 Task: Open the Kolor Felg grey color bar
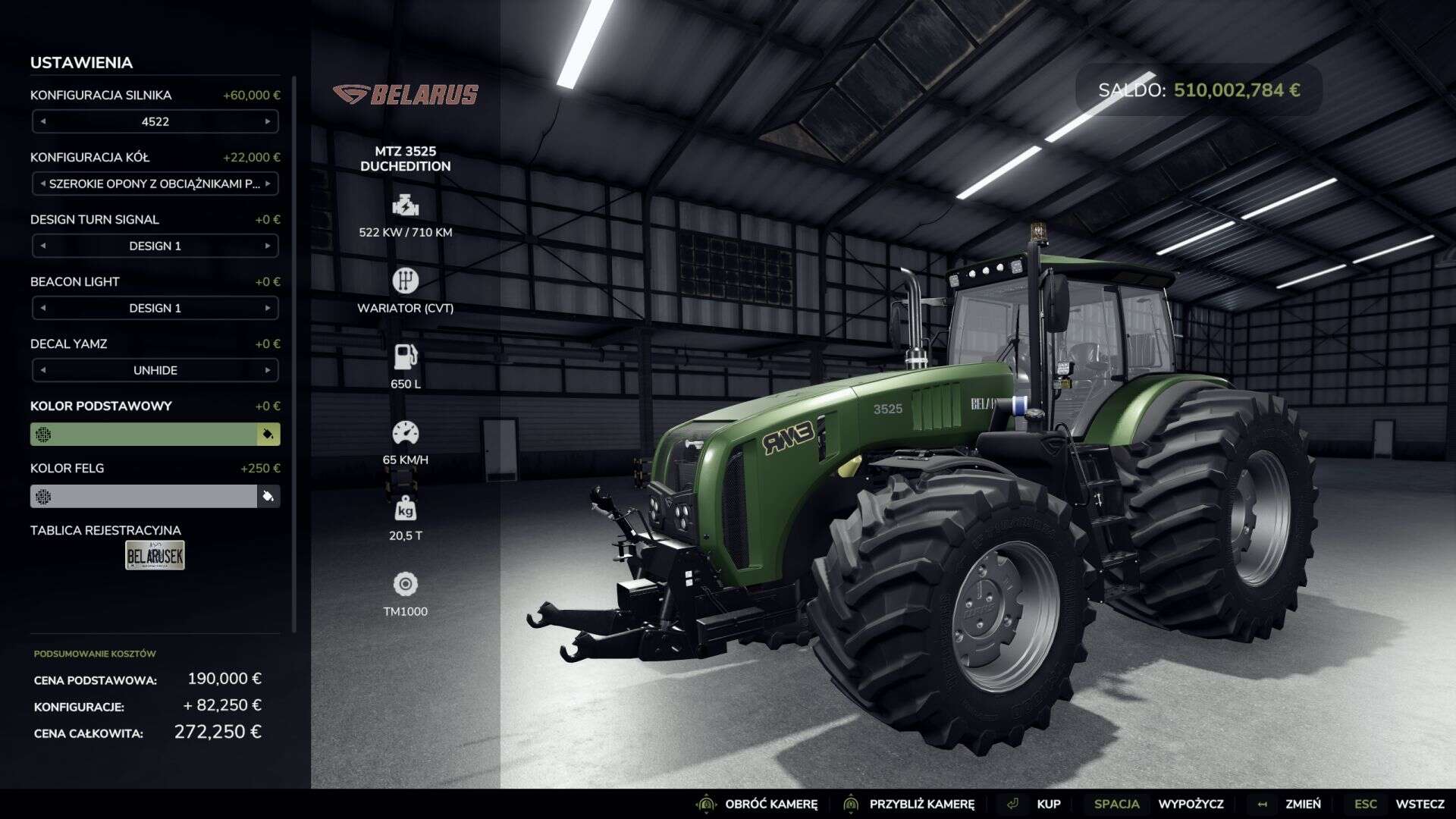click(x=144, y=496)
